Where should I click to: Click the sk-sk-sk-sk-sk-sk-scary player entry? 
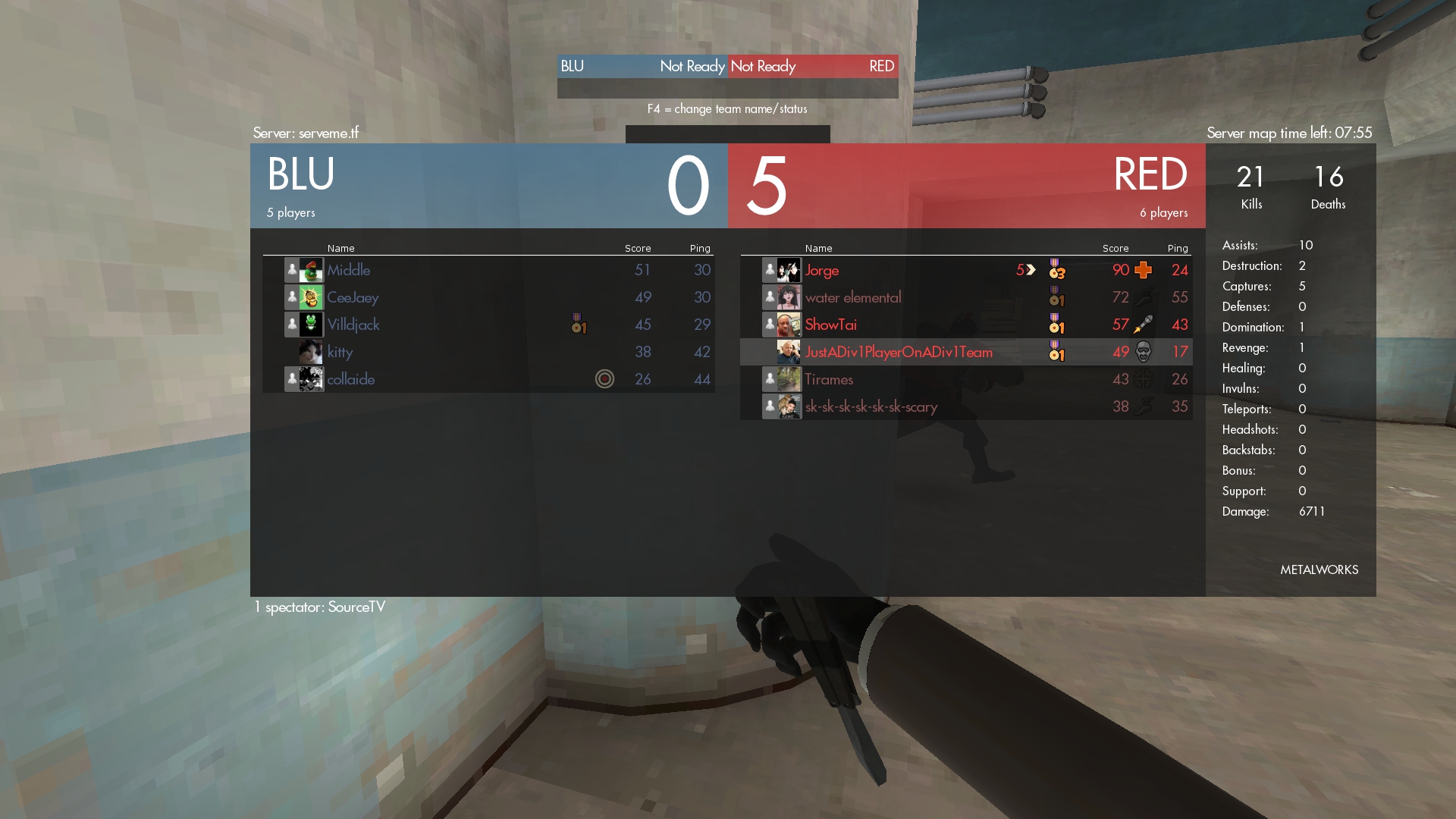coord(871,406)
